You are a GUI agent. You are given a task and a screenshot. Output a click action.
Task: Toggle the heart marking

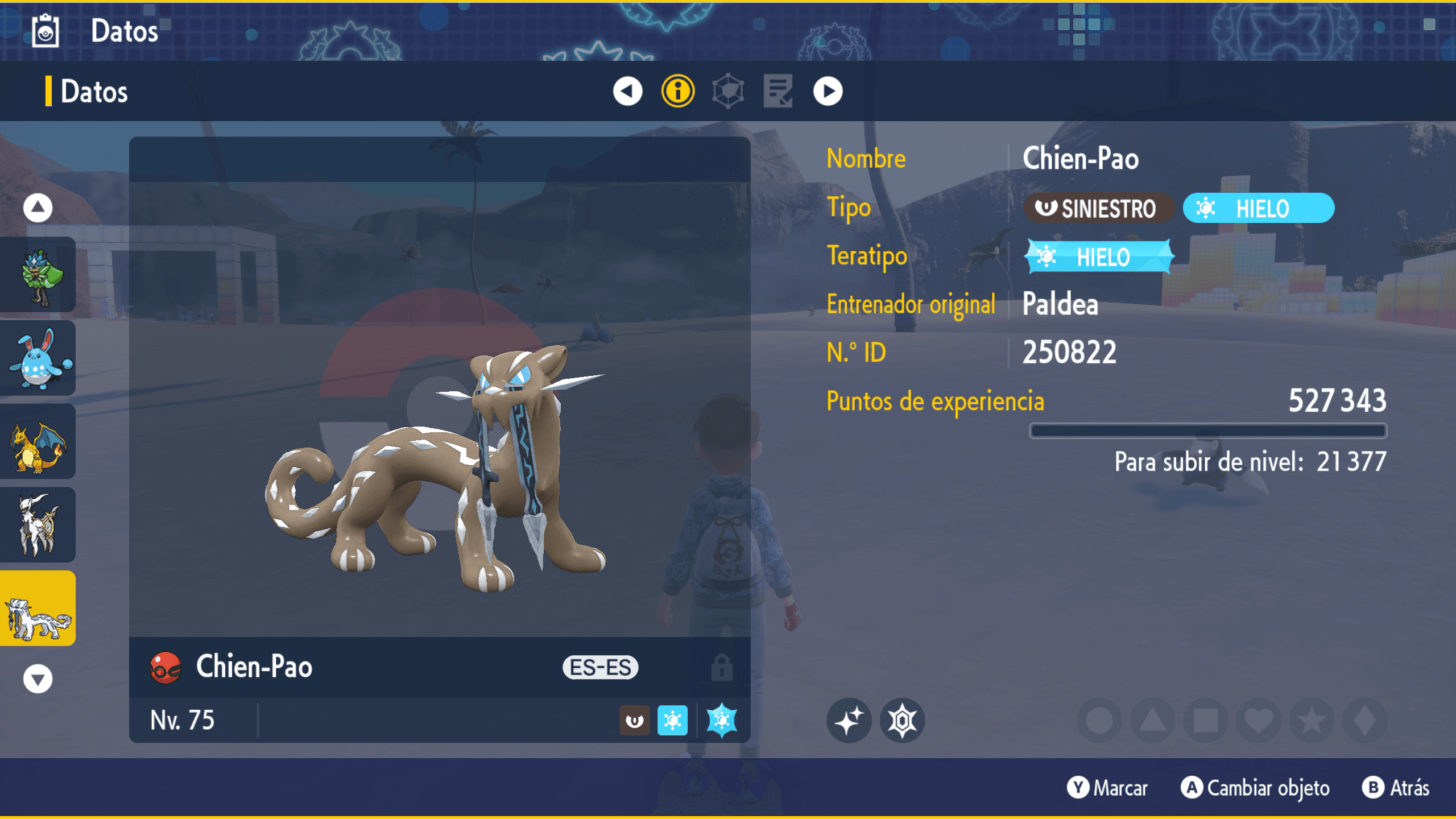1258,721
